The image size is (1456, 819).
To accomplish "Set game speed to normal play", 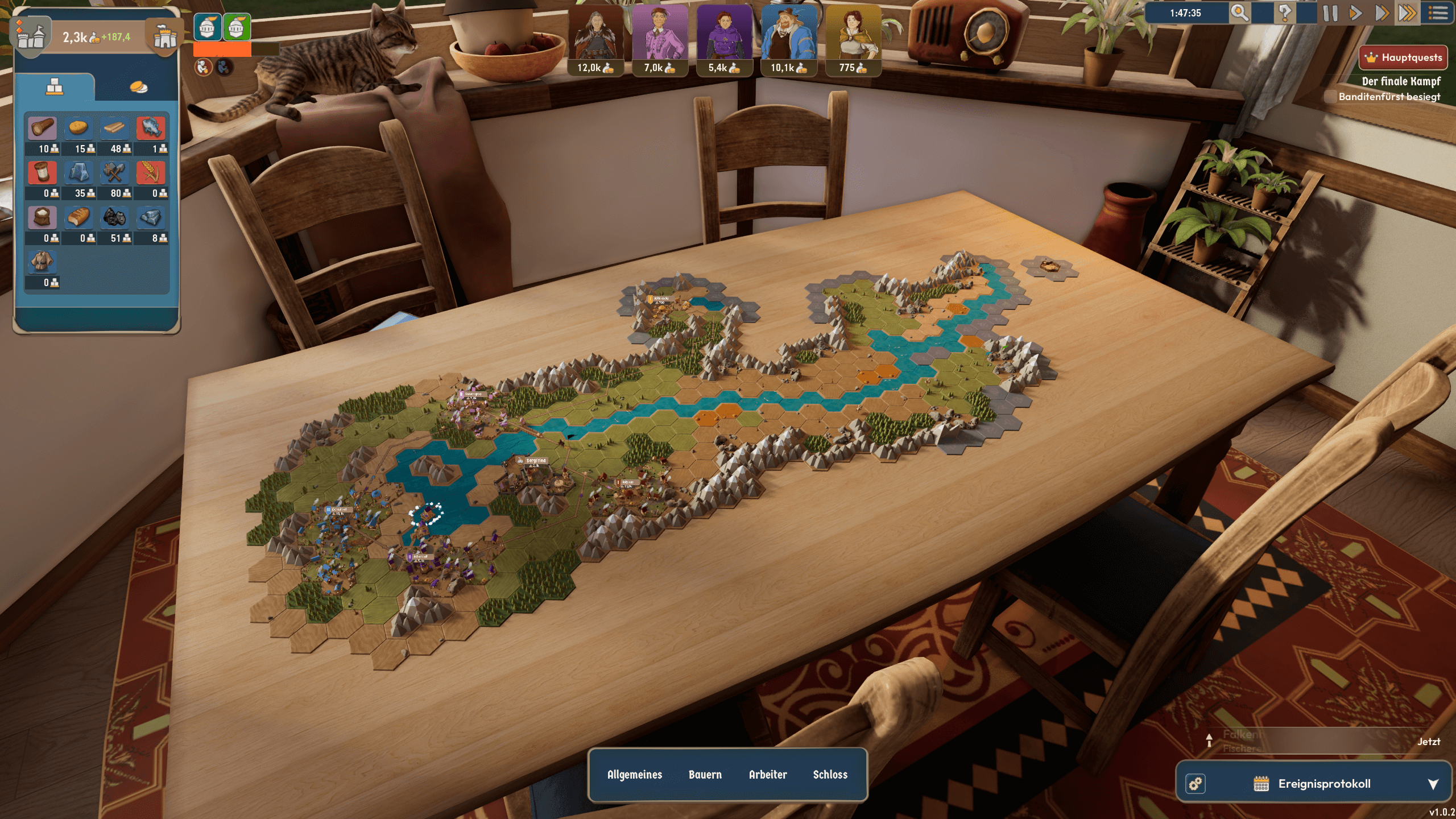I will click(x=1355, y=13).
